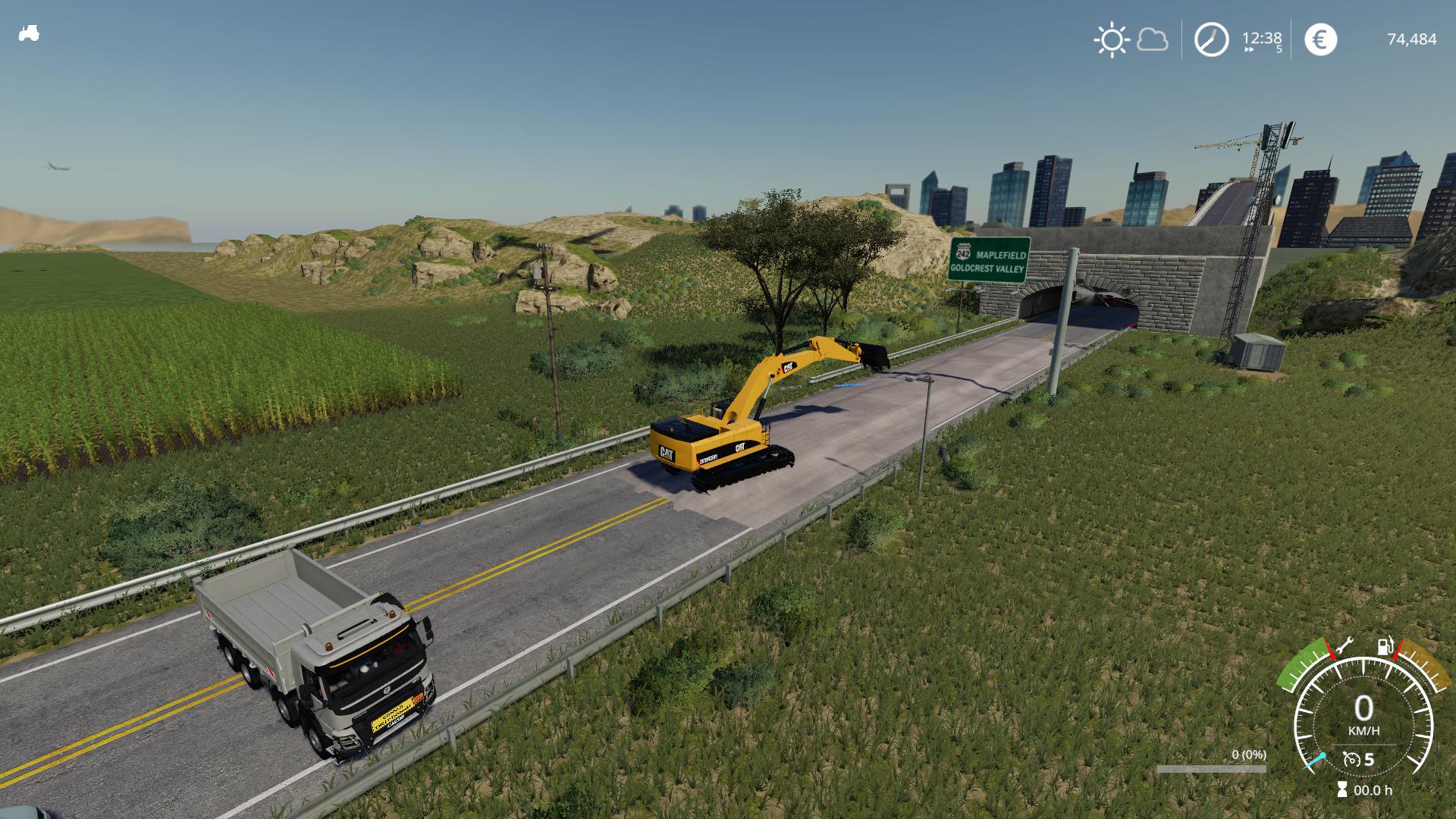This screenshot has width=1456, height=819.
Task: Select the cruise control speed icon
Action: 1351,759
